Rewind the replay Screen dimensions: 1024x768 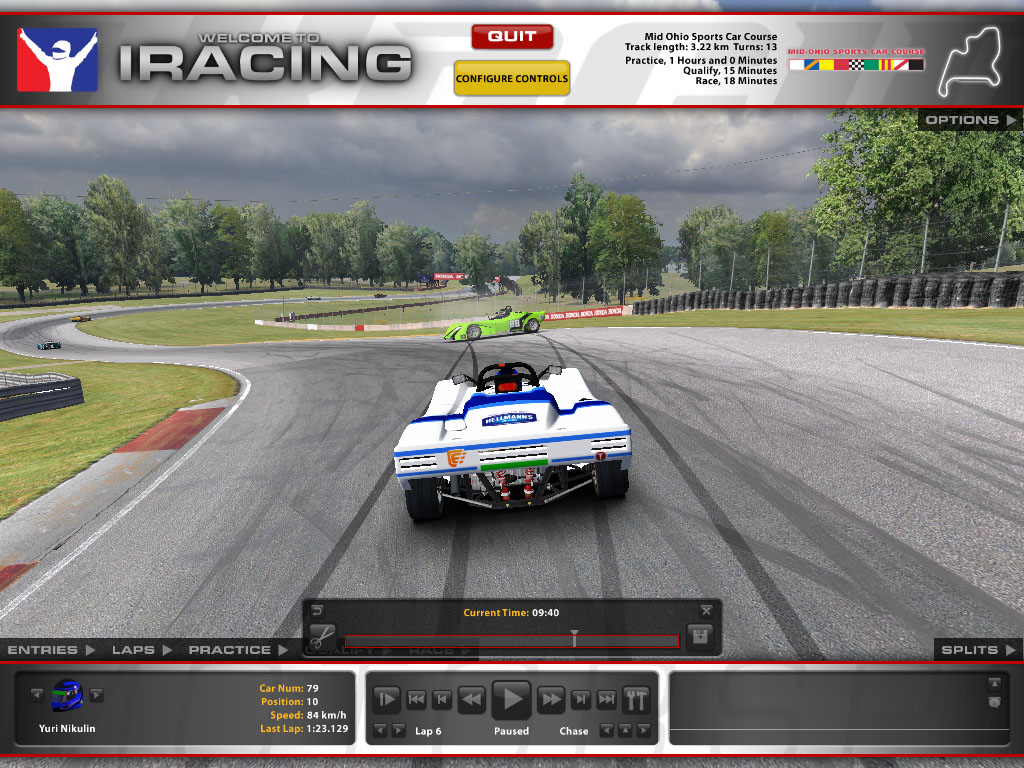pyautogui.click(x=471, y=699)
